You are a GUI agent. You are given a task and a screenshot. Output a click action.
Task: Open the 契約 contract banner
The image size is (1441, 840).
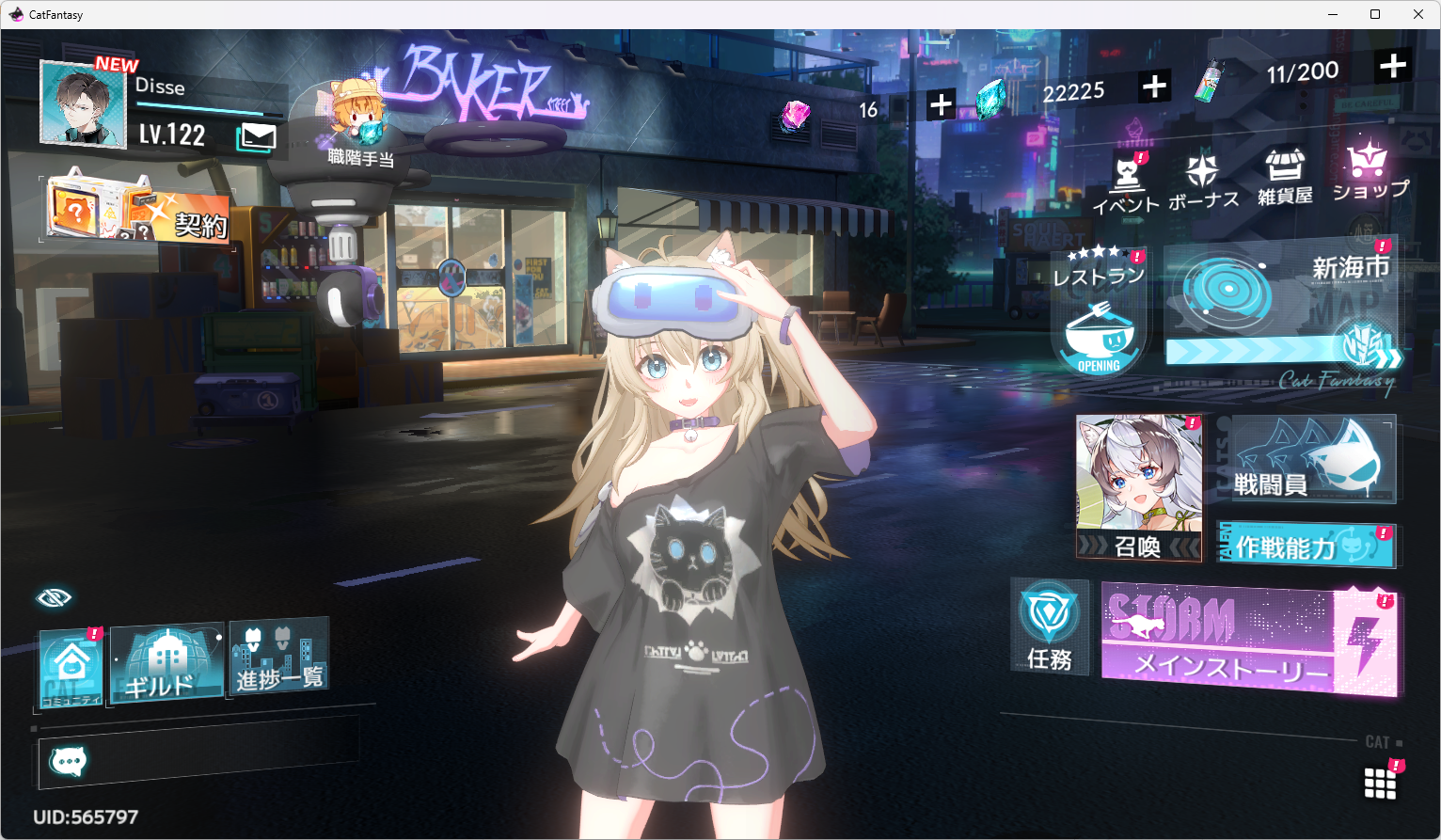pyautogui.click(x=138, y=207)
